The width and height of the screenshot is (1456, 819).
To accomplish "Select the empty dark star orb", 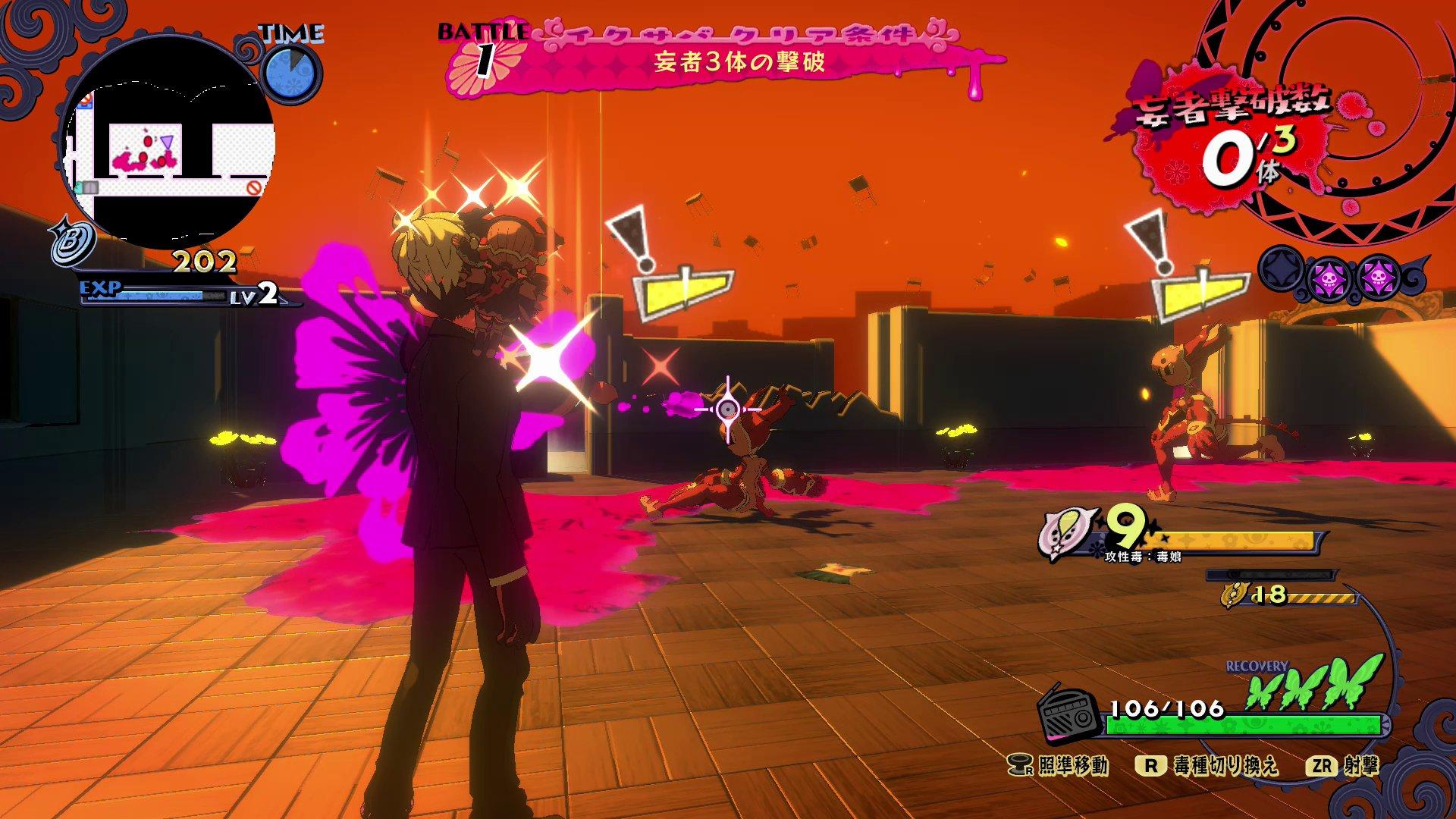I will click(1282, 274).
